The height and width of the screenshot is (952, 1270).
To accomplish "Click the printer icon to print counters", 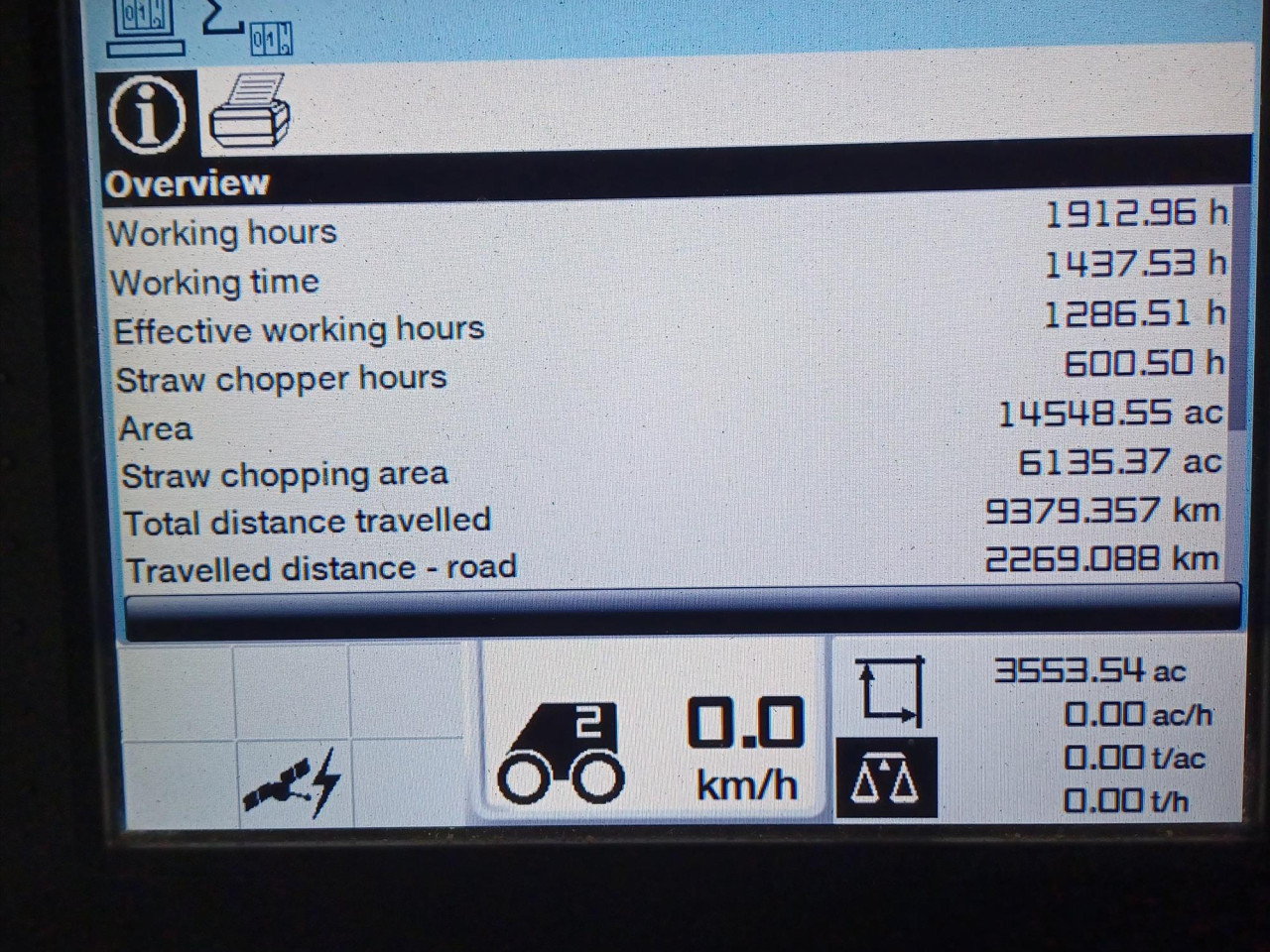I will pos(250,114).
